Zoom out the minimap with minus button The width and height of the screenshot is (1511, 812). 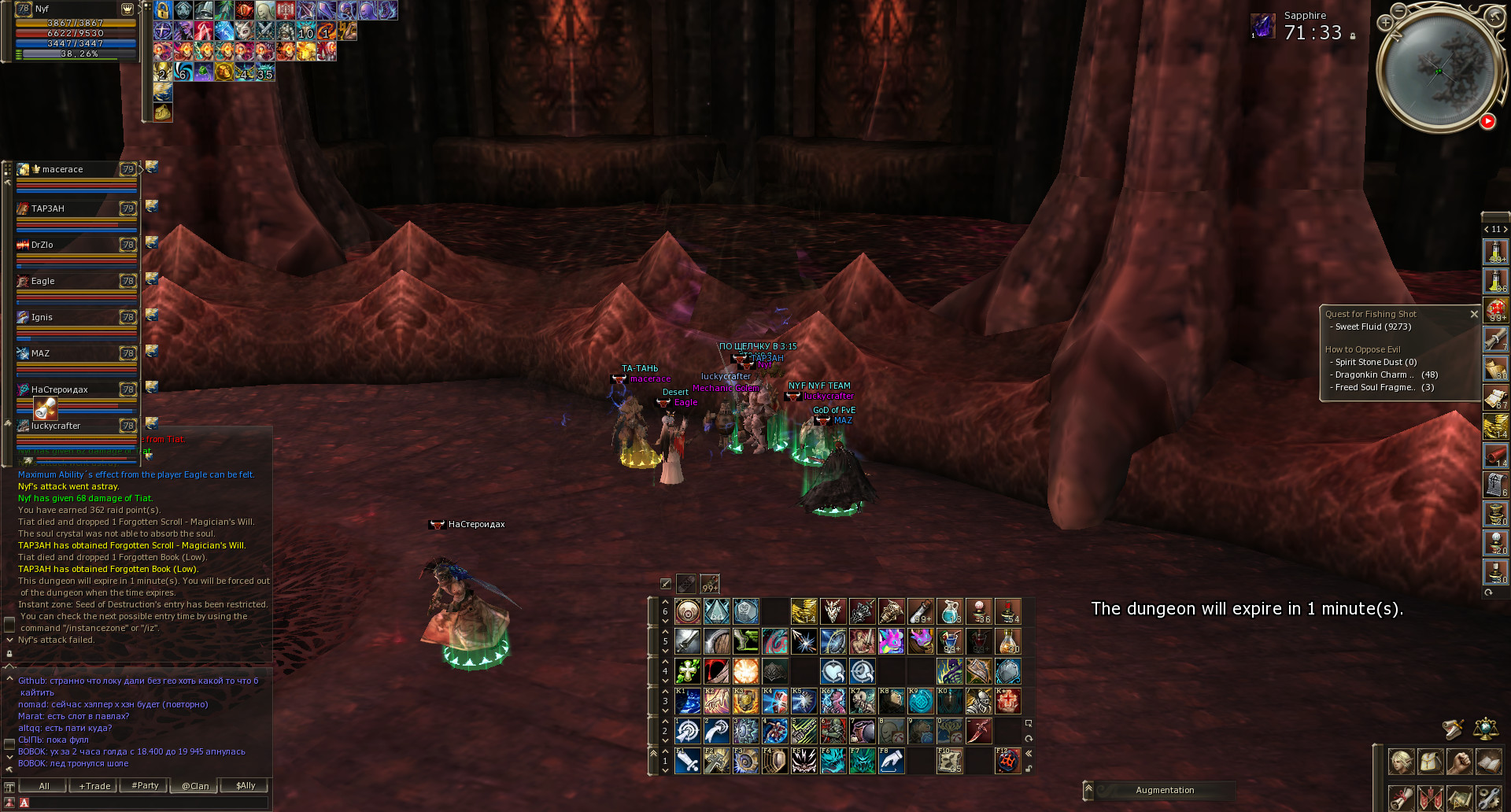(x=1398, y=10)
